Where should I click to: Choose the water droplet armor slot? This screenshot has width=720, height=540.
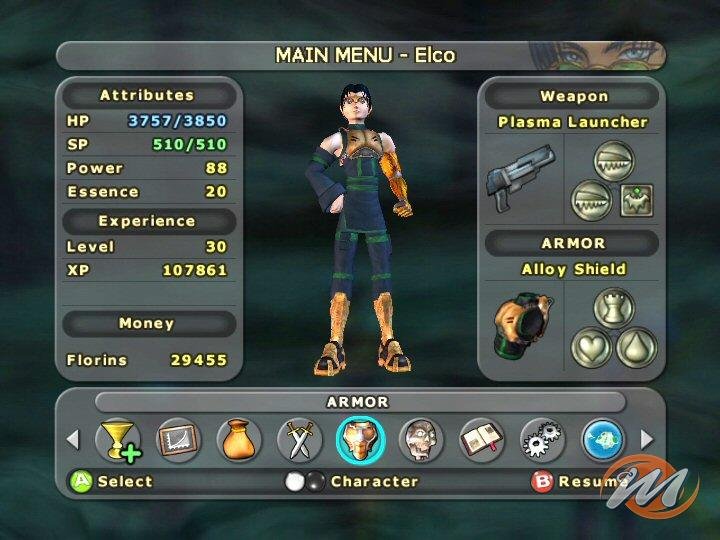pyautogui.click(x=636, y=348)
